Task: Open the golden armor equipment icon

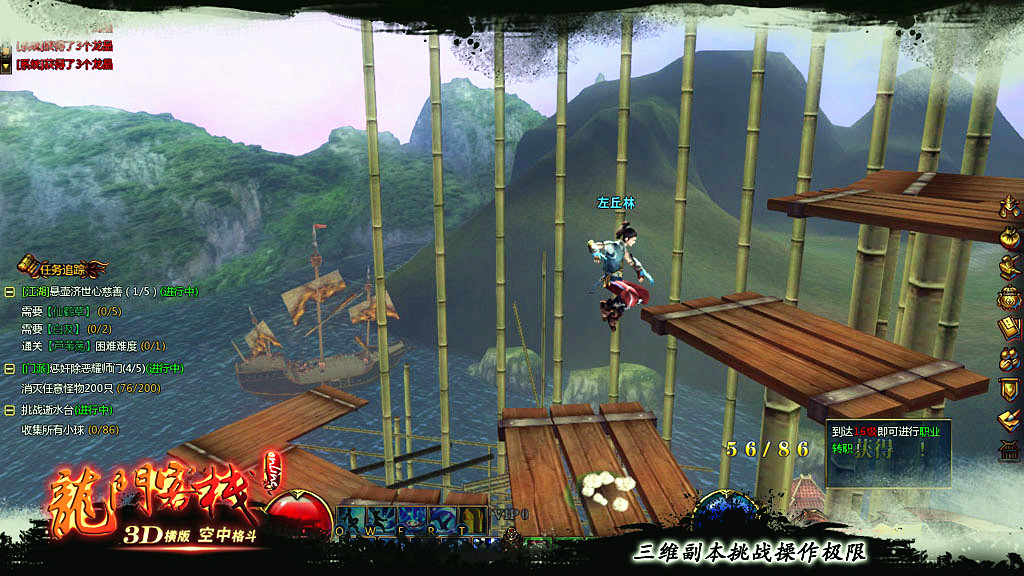Action: click(x=1010, y=208)
